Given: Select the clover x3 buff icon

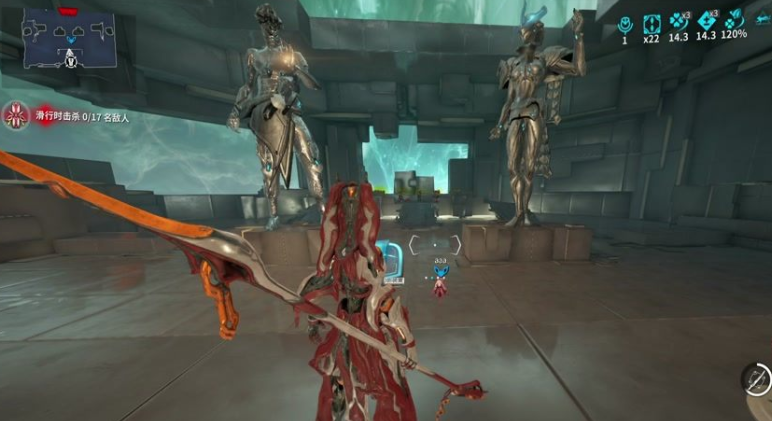Looking at the screenshot, I should 679,22.
